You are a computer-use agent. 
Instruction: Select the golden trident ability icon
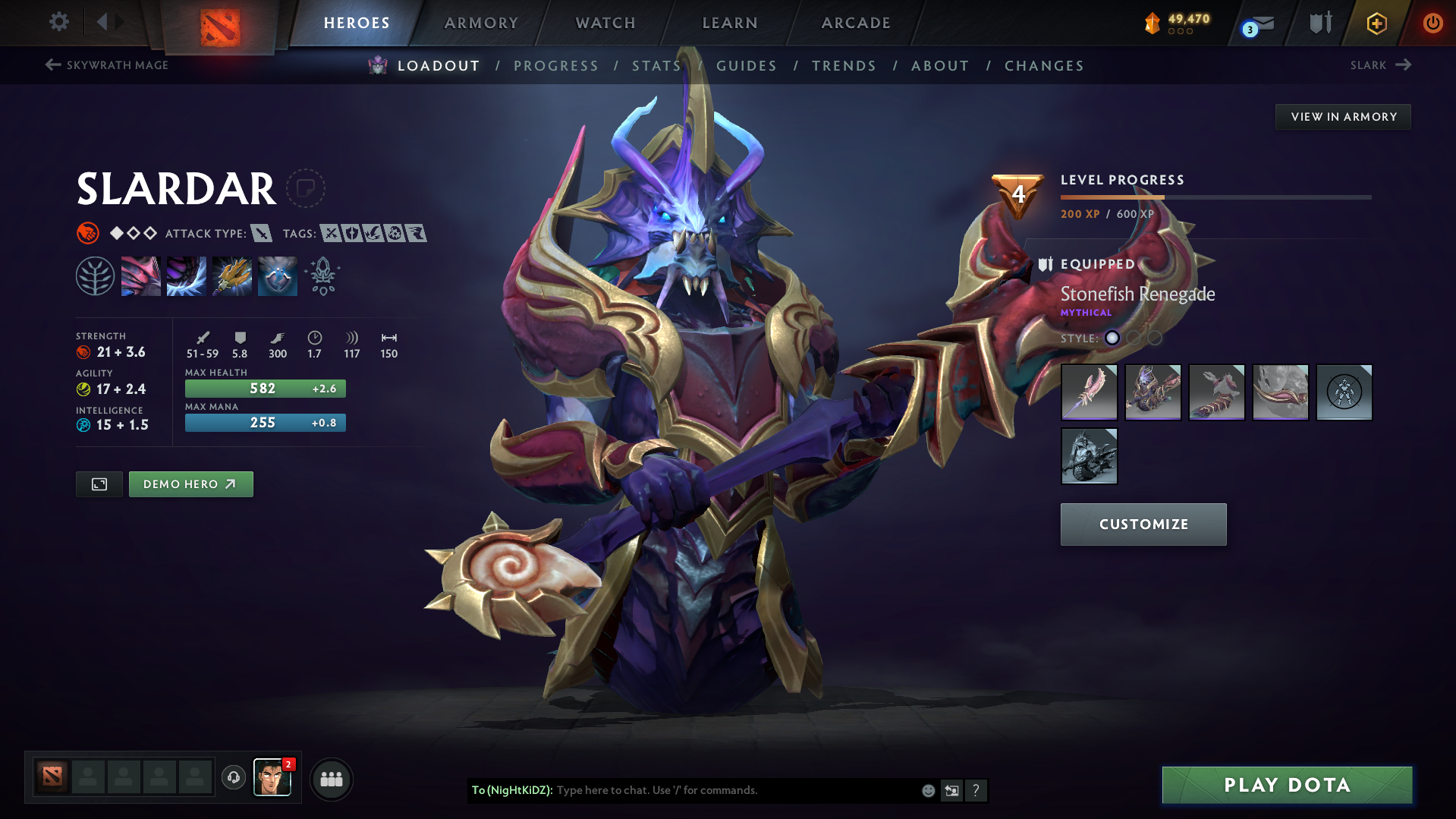(x=231, y=275)
